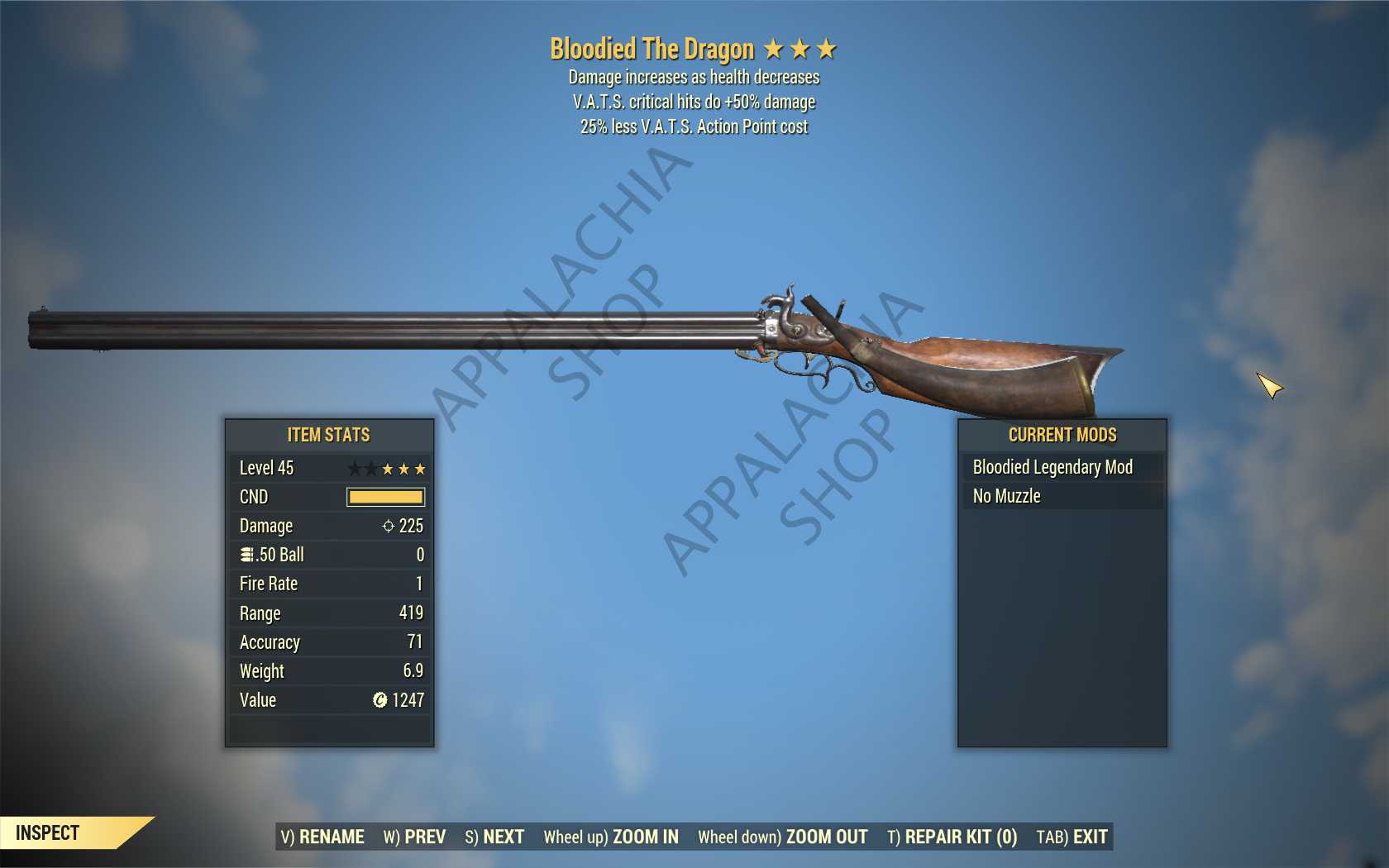This screenshot has width=1389, height=868.
Task: Exit the inspect screen
Action: 1072,837
